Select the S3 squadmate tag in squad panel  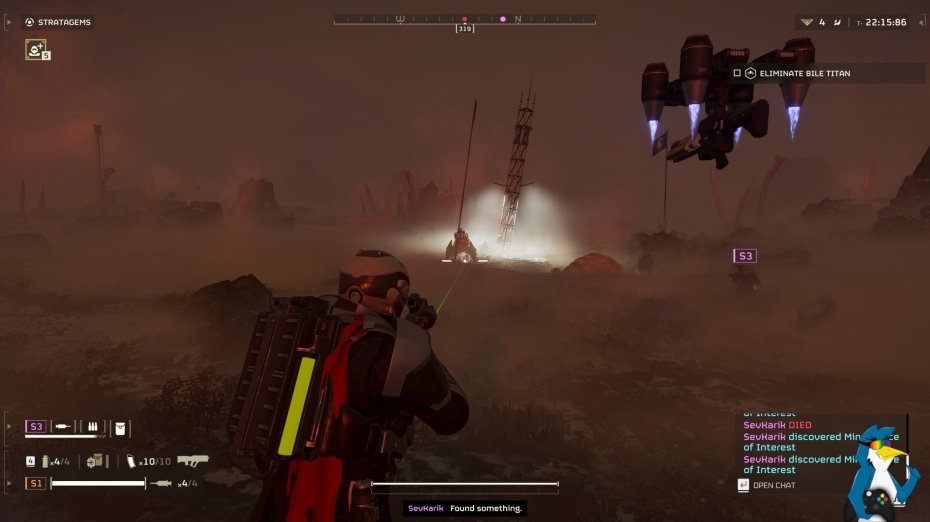click(x=36, y=427)
